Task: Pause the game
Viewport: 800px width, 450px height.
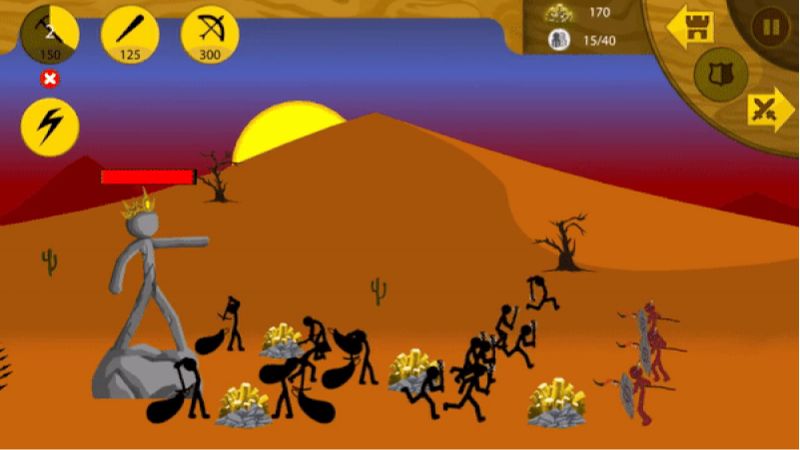Action: 771,27
